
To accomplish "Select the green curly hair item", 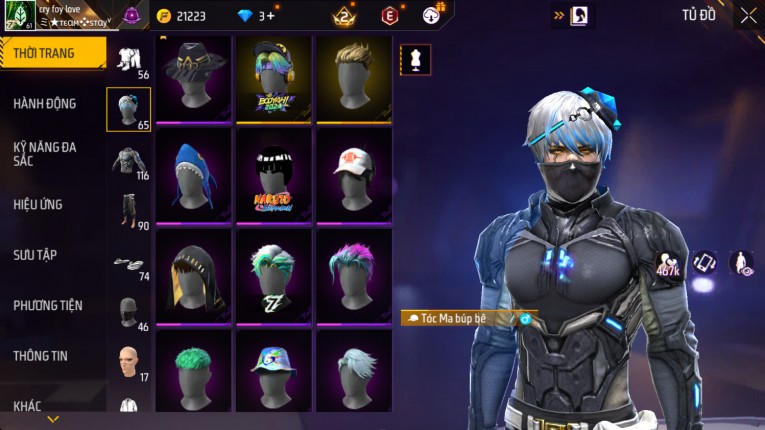I will [193, 368].
